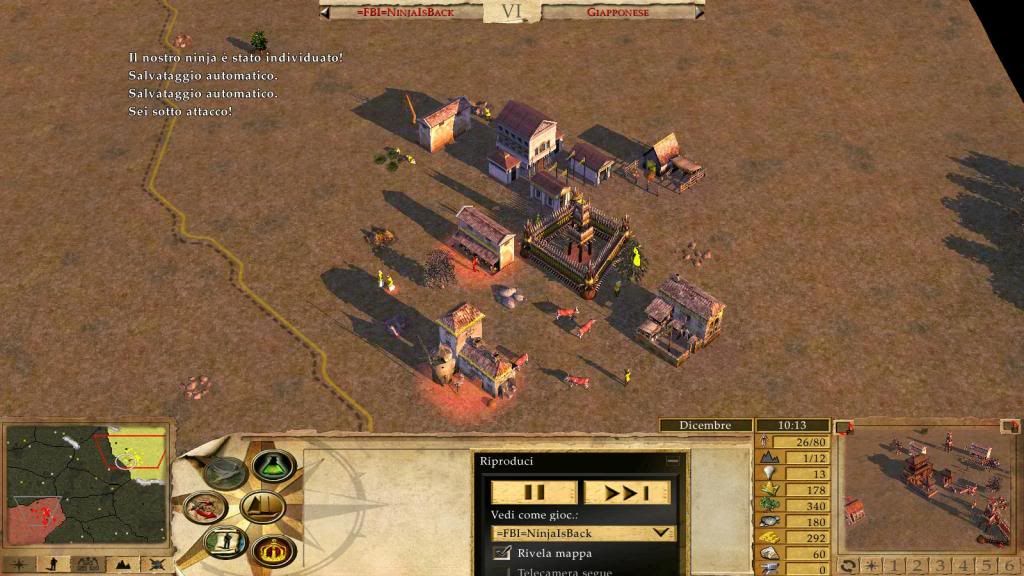The width and height of the screenshot is (1024, 576).
Task: Minimize the Riproduci panel
Action: (673, 461)
